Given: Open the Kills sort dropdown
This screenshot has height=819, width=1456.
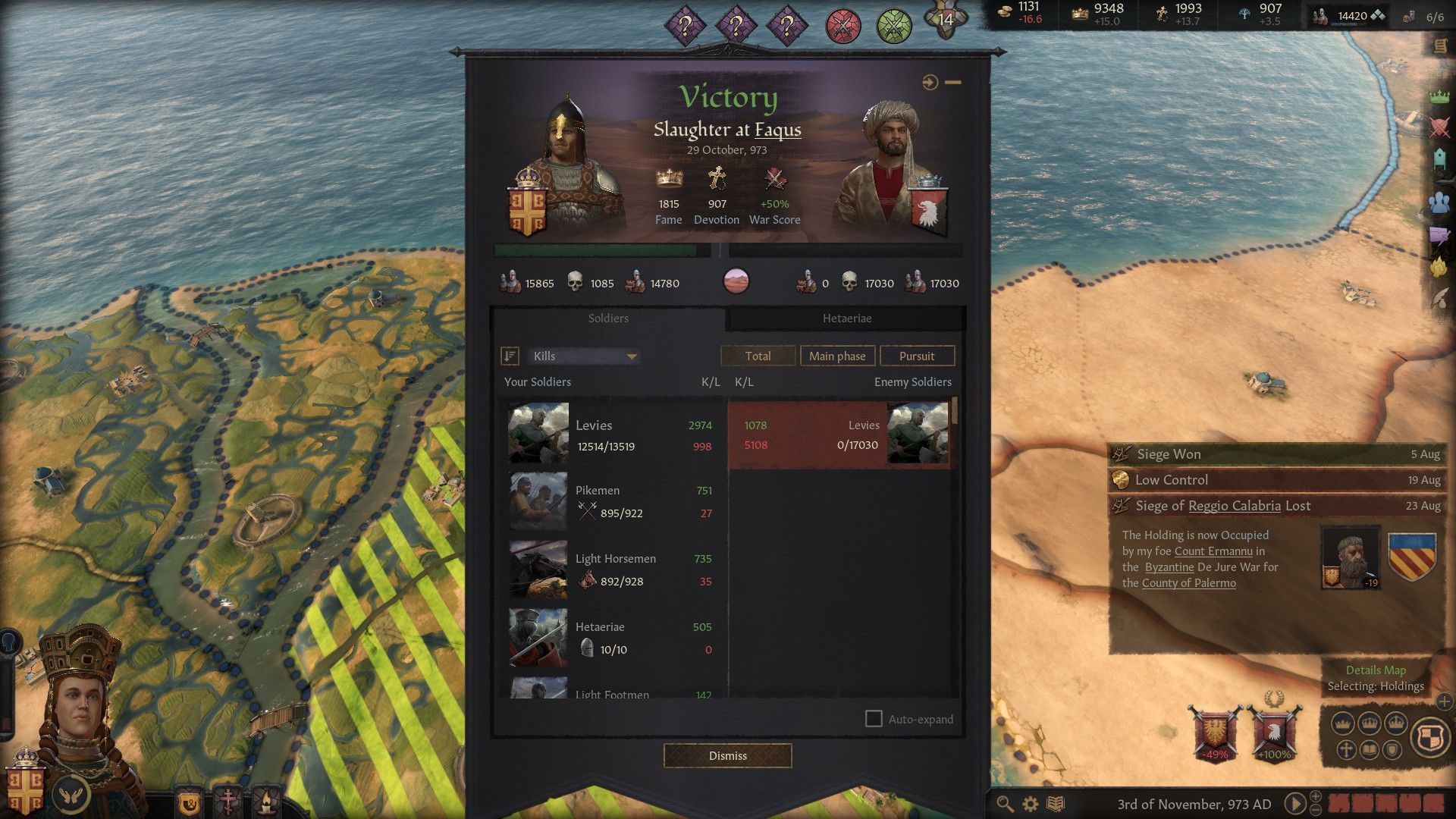Looking at the screenshot, I should 584,356.
